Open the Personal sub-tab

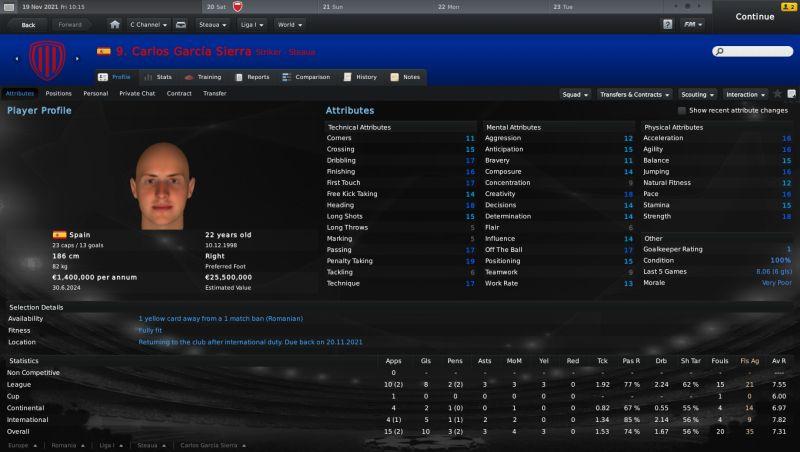[x=96, y=93]
